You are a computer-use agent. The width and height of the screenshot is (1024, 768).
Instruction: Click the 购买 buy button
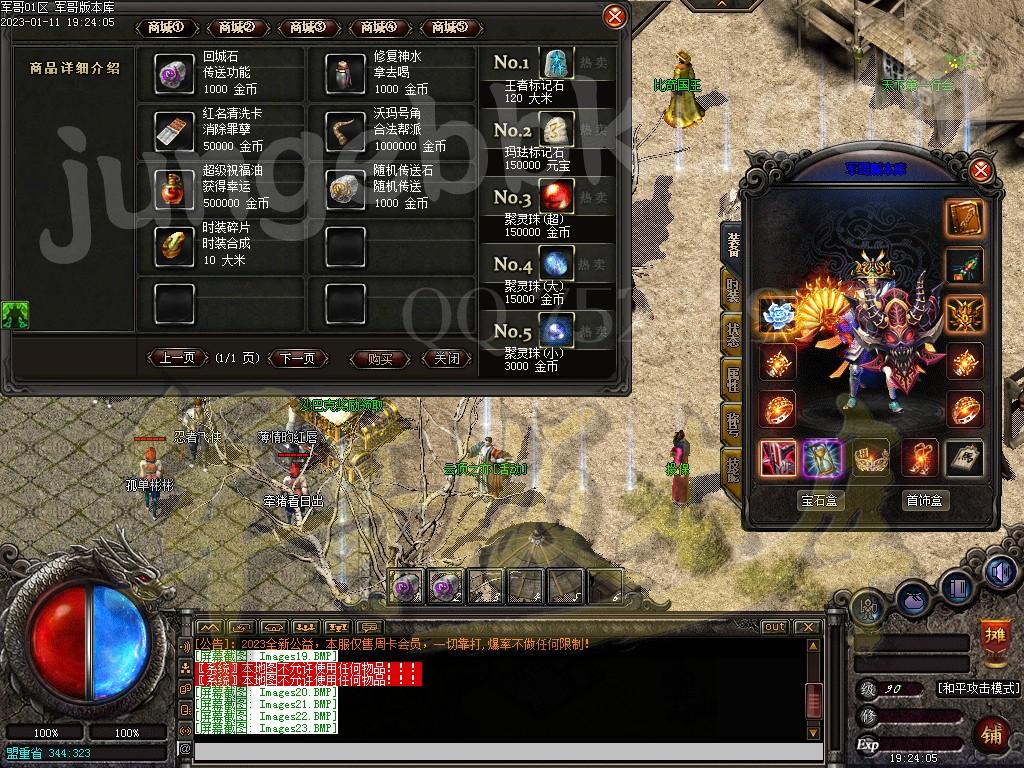[380, 358]
